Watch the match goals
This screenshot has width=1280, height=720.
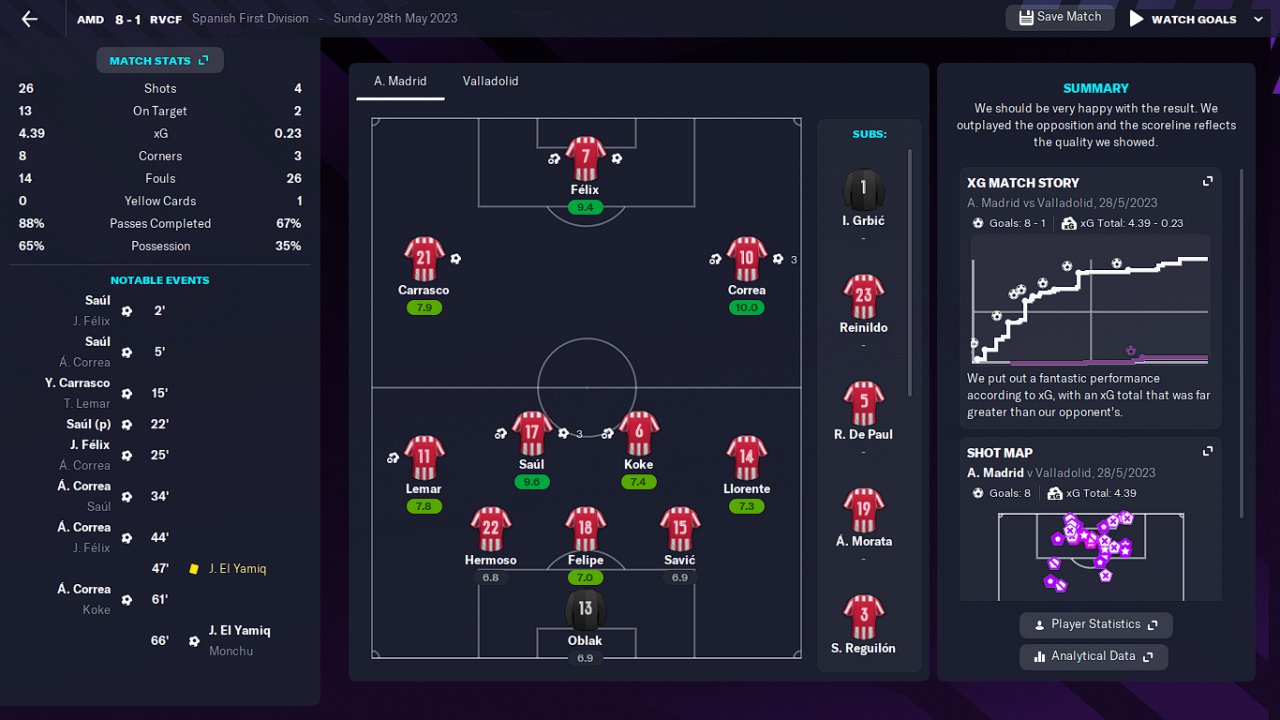1183,19
